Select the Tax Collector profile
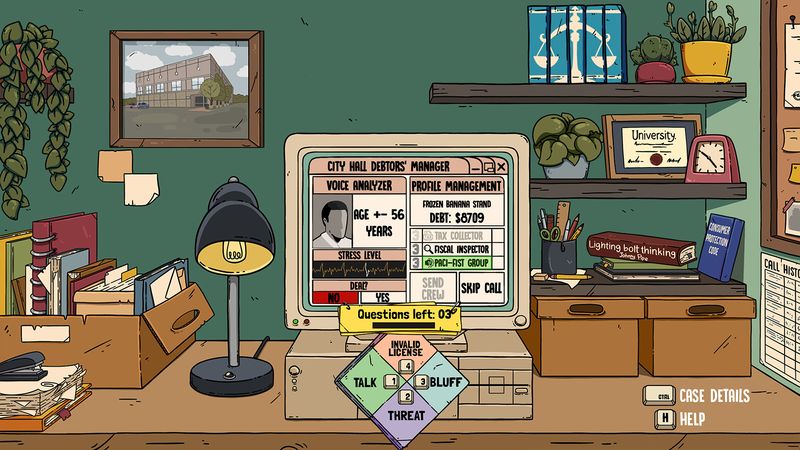The width and height of the screenshot is (800, 450). click(459, 234)
